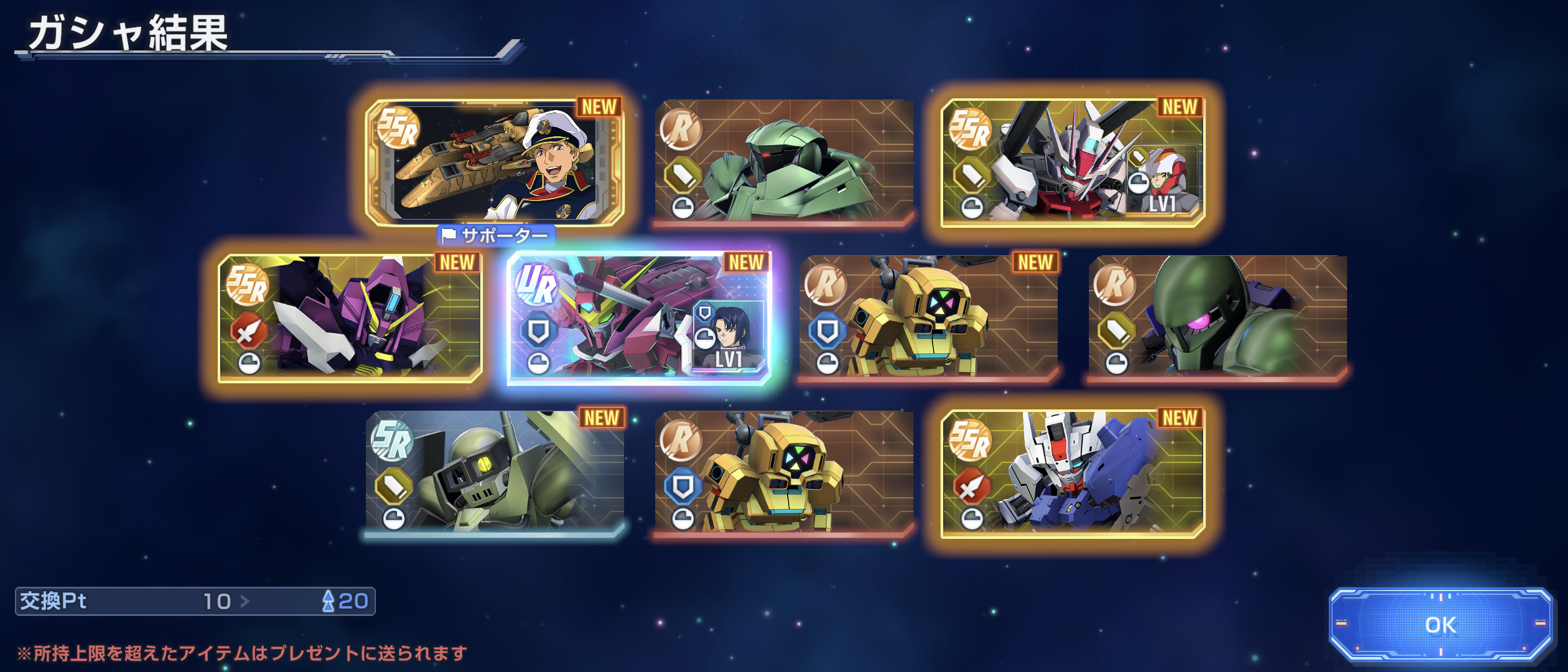Image resolution: width=1568 pixels, height=672 pixels.
Task: Select the SSR supporter card with the captain
Action: point(495,162)
